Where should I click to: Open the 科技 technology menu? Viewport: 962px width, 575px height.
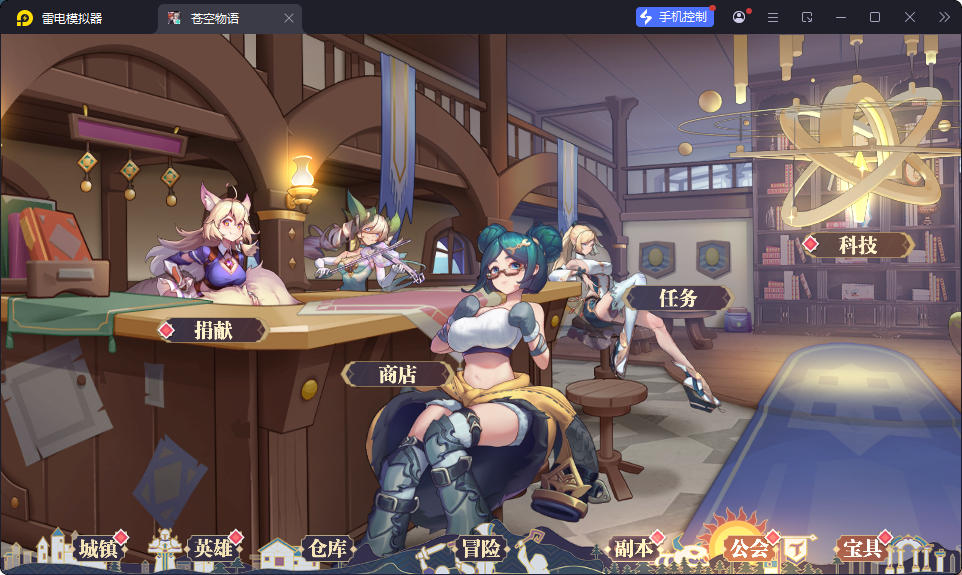click(x=858, y=245)
